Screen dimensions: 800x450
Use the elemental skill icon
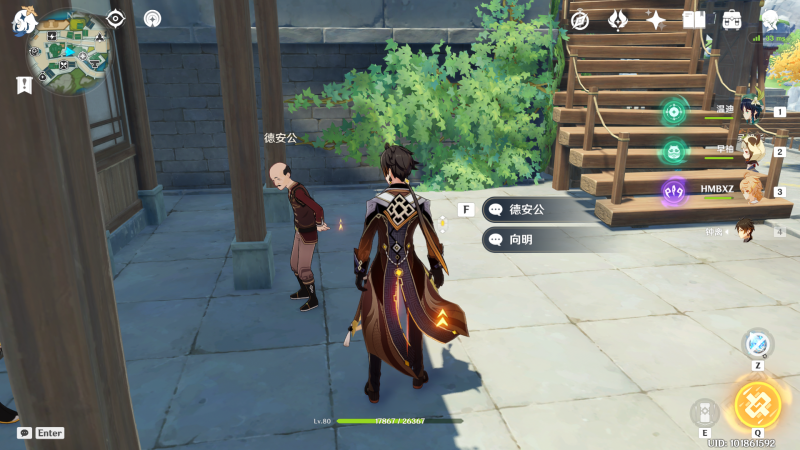click(705, 413)
